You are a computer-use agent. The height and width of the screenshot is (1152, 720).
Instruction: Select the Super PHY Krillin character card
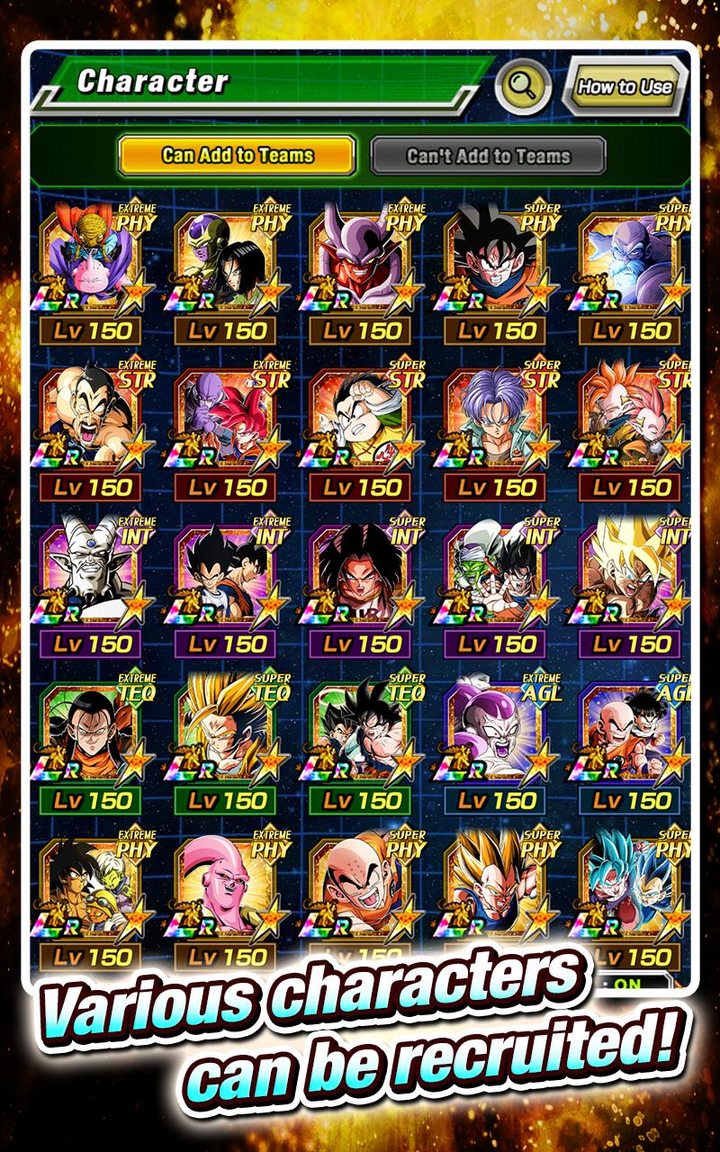363,885
